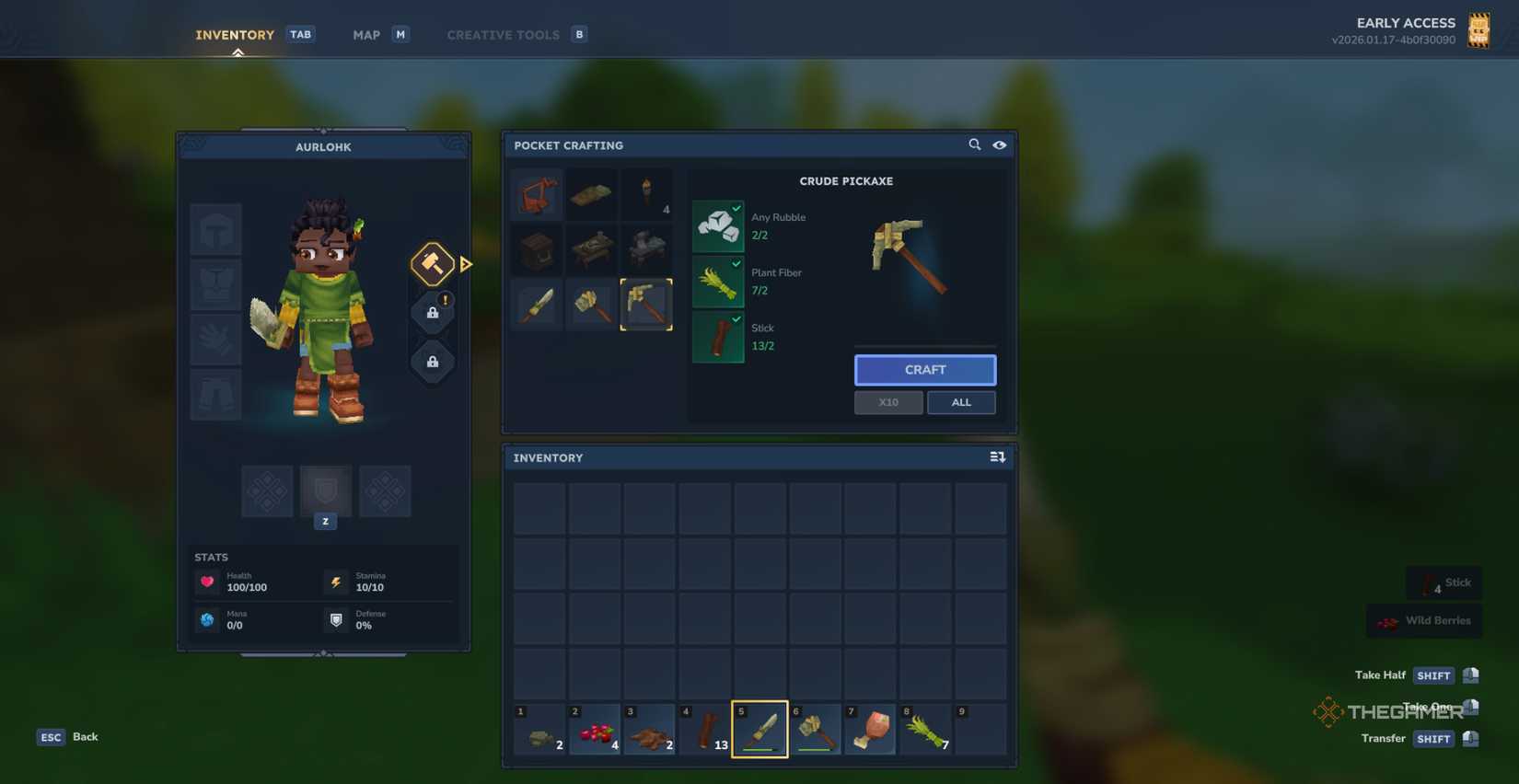Select the torch recipe in the crafting grid

click(x=647, y=193)
